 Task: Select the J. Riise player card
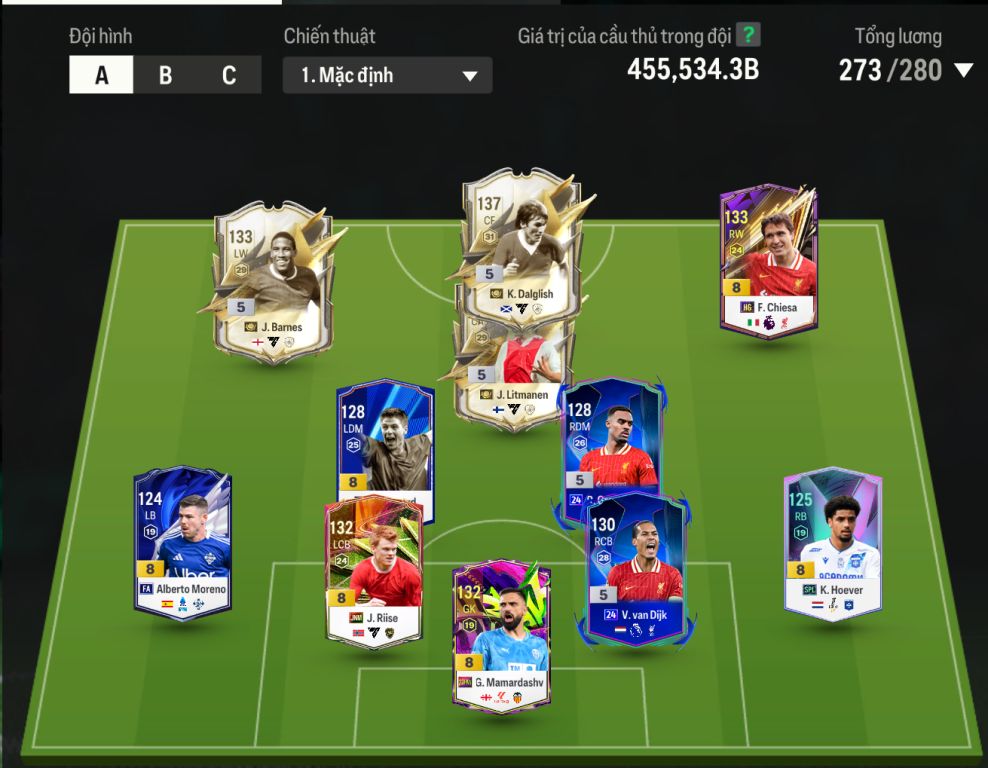[373, 570]
